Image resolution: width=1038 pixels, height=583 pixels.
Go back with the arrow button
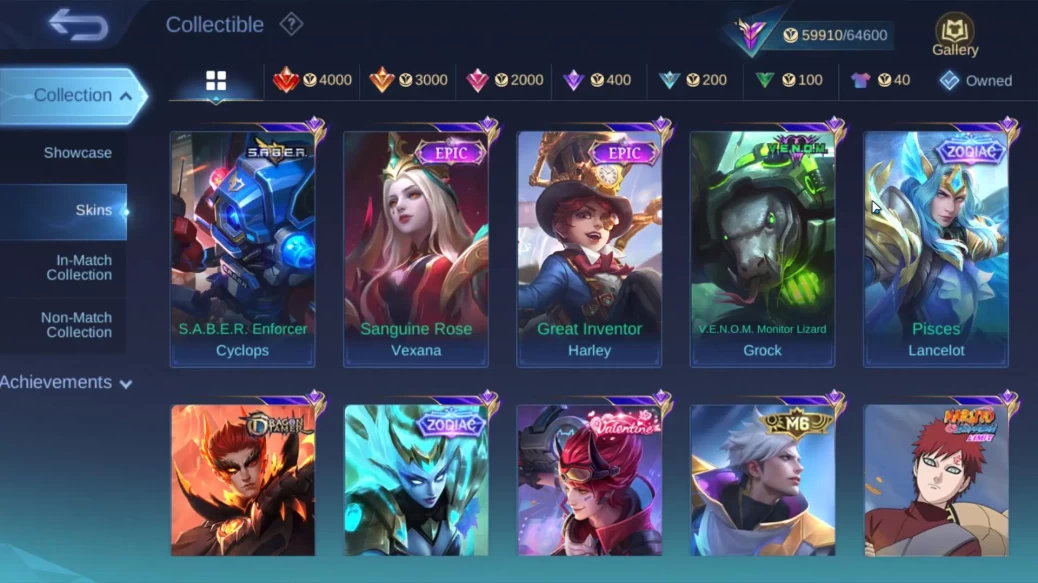coord(78,25)
